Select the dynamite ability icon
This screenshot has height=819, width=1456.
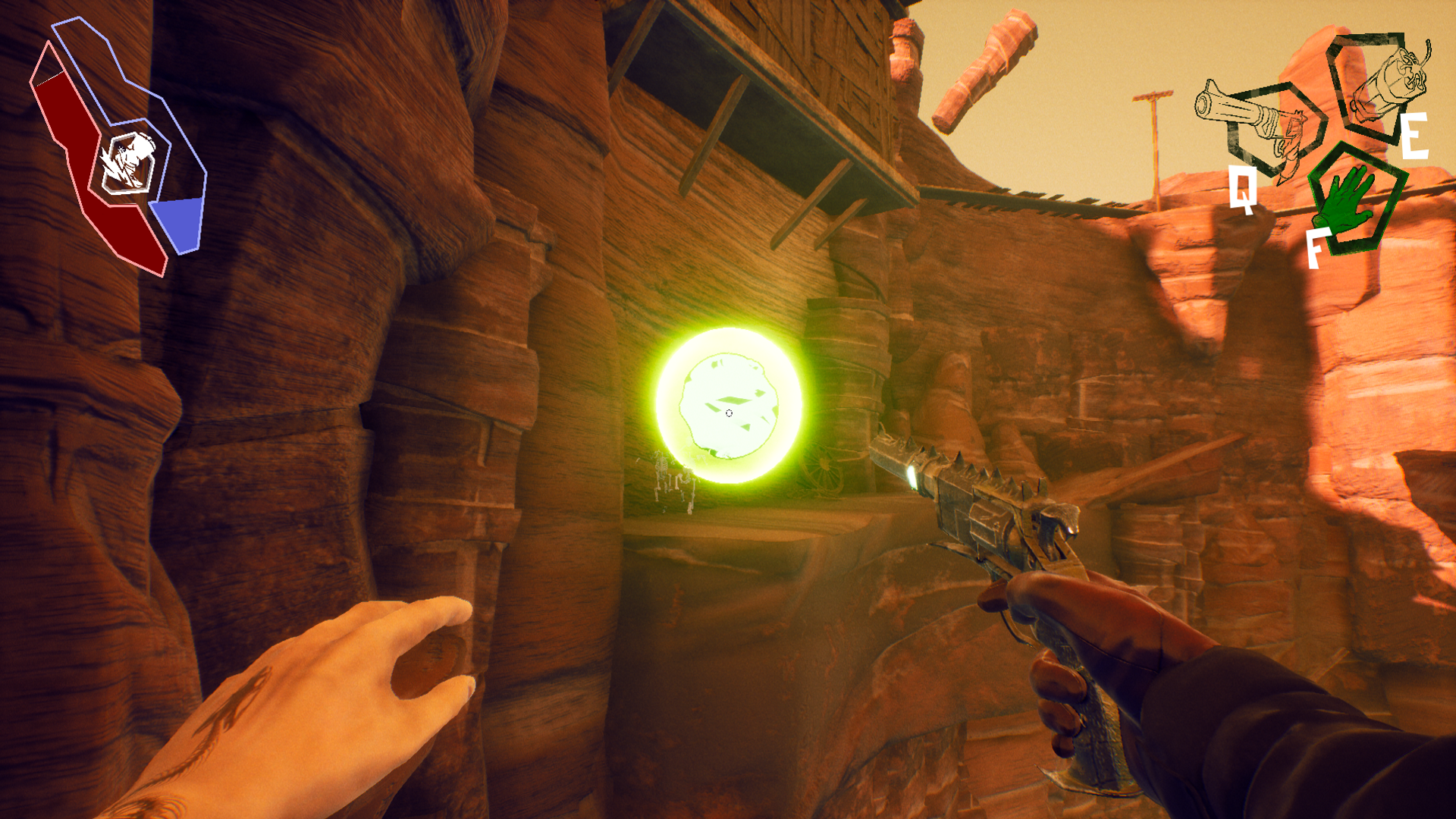1379,84
